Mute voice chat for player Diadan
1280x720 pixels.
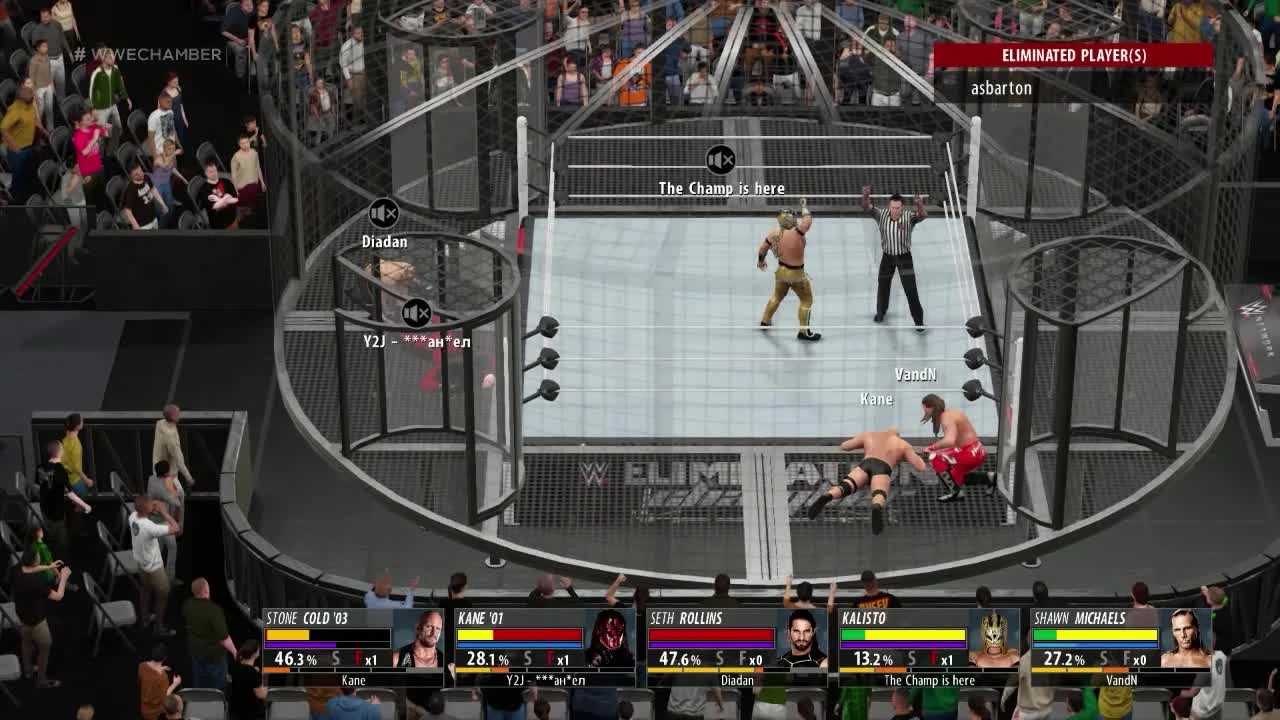pos(383,212)
